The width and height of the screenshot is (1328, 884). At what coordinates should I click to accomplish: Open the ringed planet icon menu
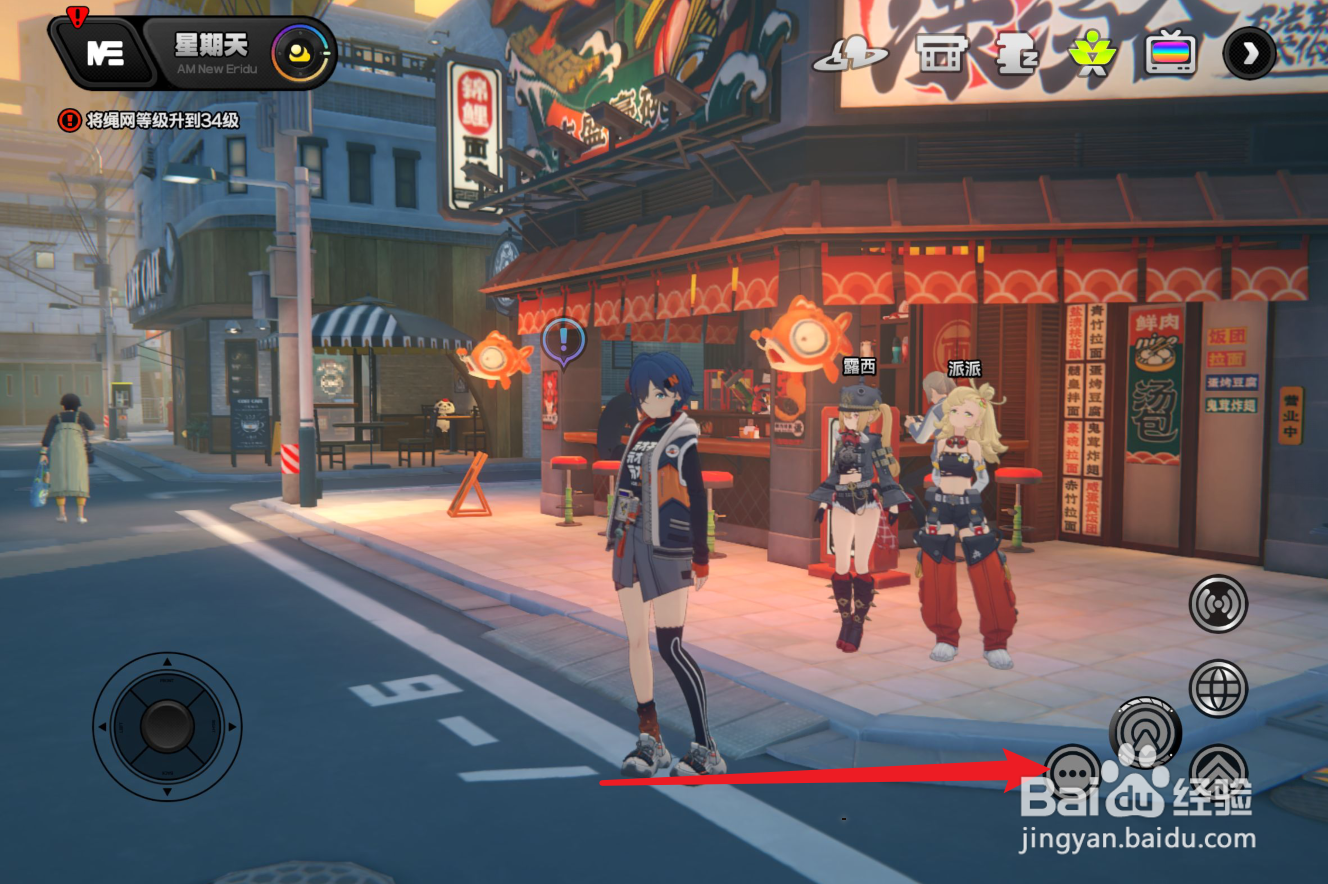click(850, 54)
